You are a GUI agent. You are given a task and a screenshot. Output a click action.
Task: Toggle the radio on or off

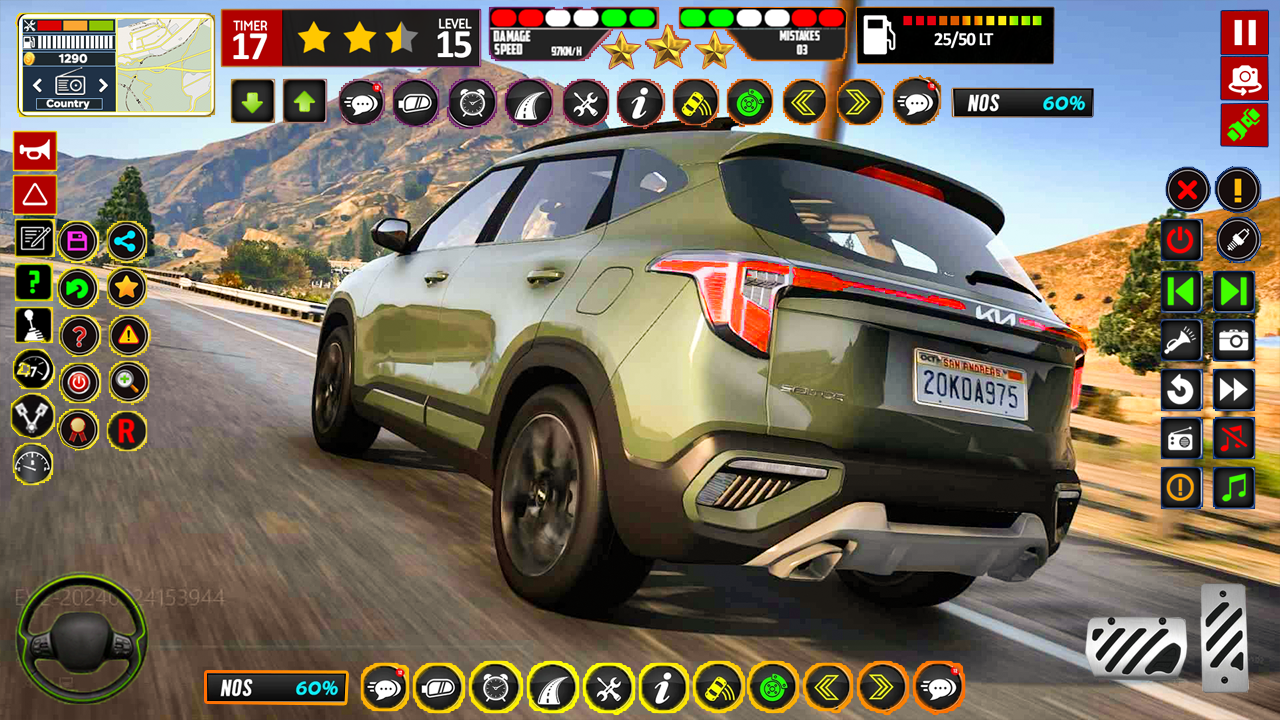pyautogui.click(x=1181, y=437)
